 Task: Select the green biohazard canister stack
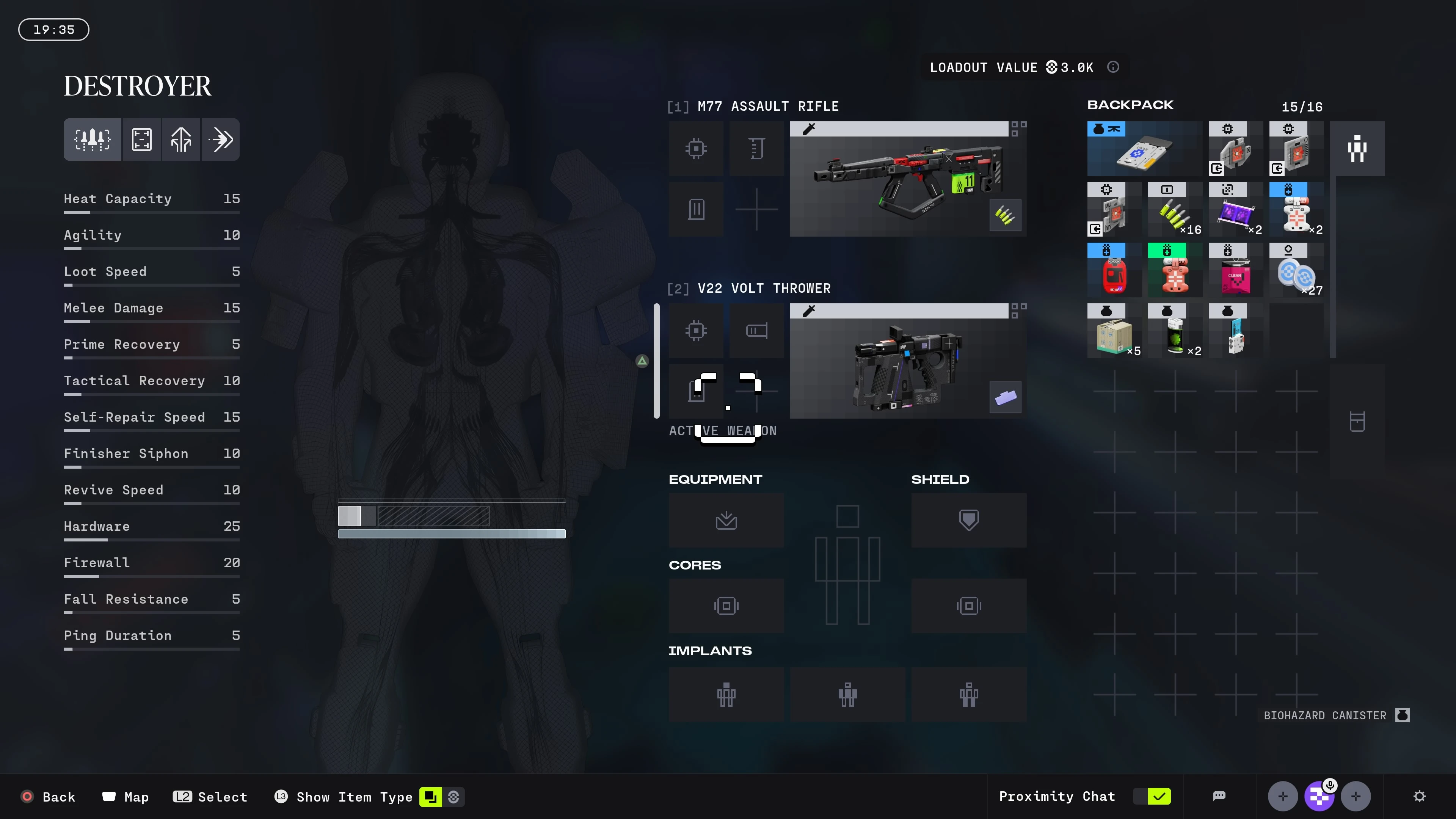[x=1175, y=331]
